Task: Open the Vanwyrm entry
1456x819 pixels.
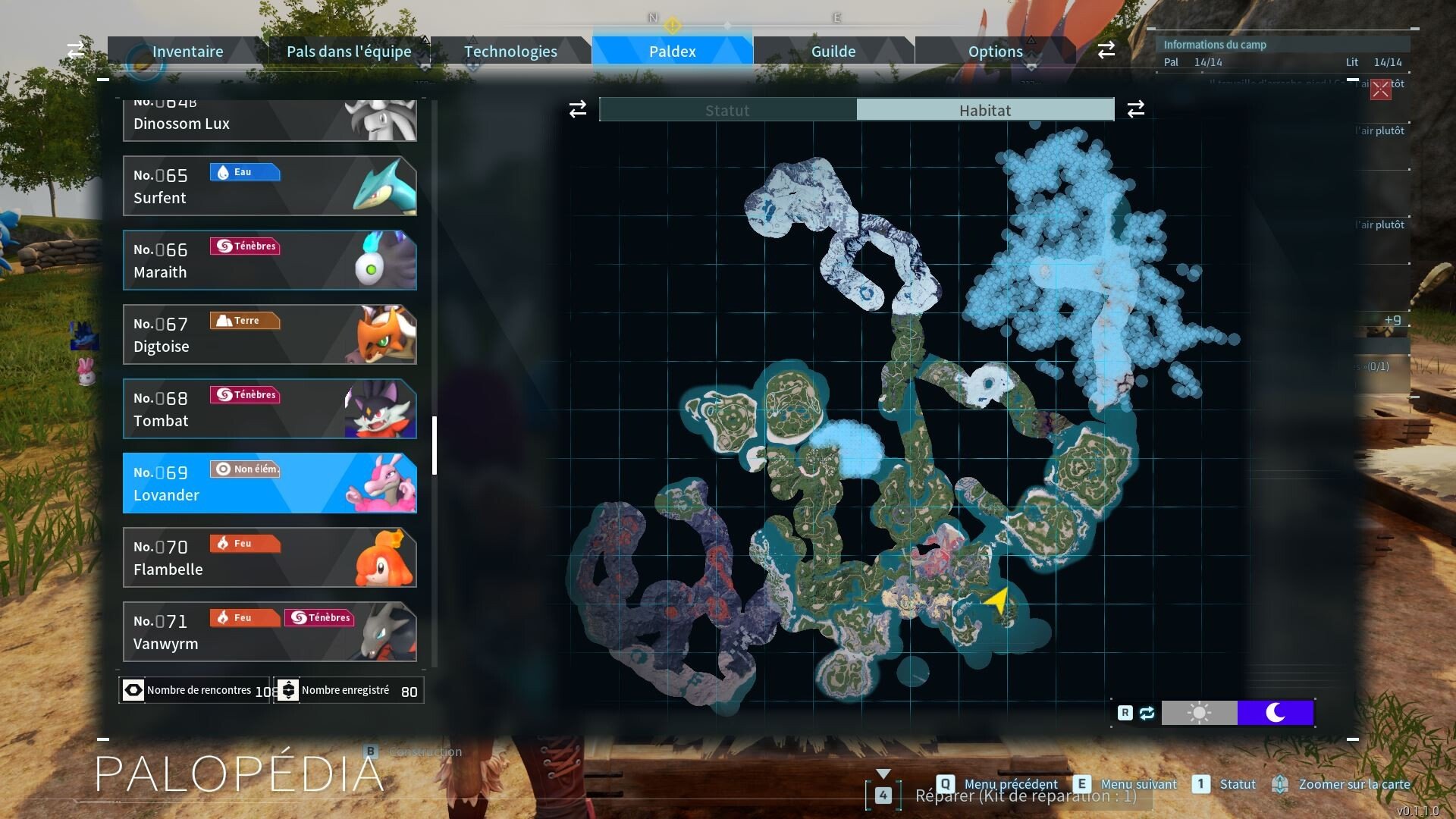Action: pos(269,632)
